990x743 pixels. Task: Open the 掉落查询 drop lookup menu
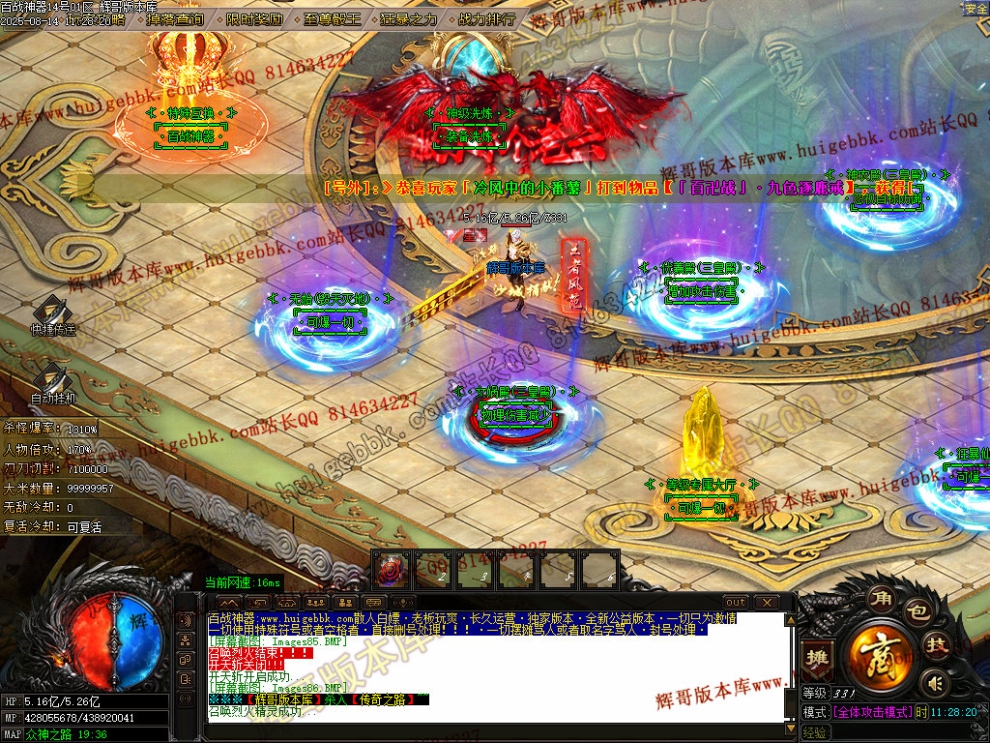(x=174, y=19)
